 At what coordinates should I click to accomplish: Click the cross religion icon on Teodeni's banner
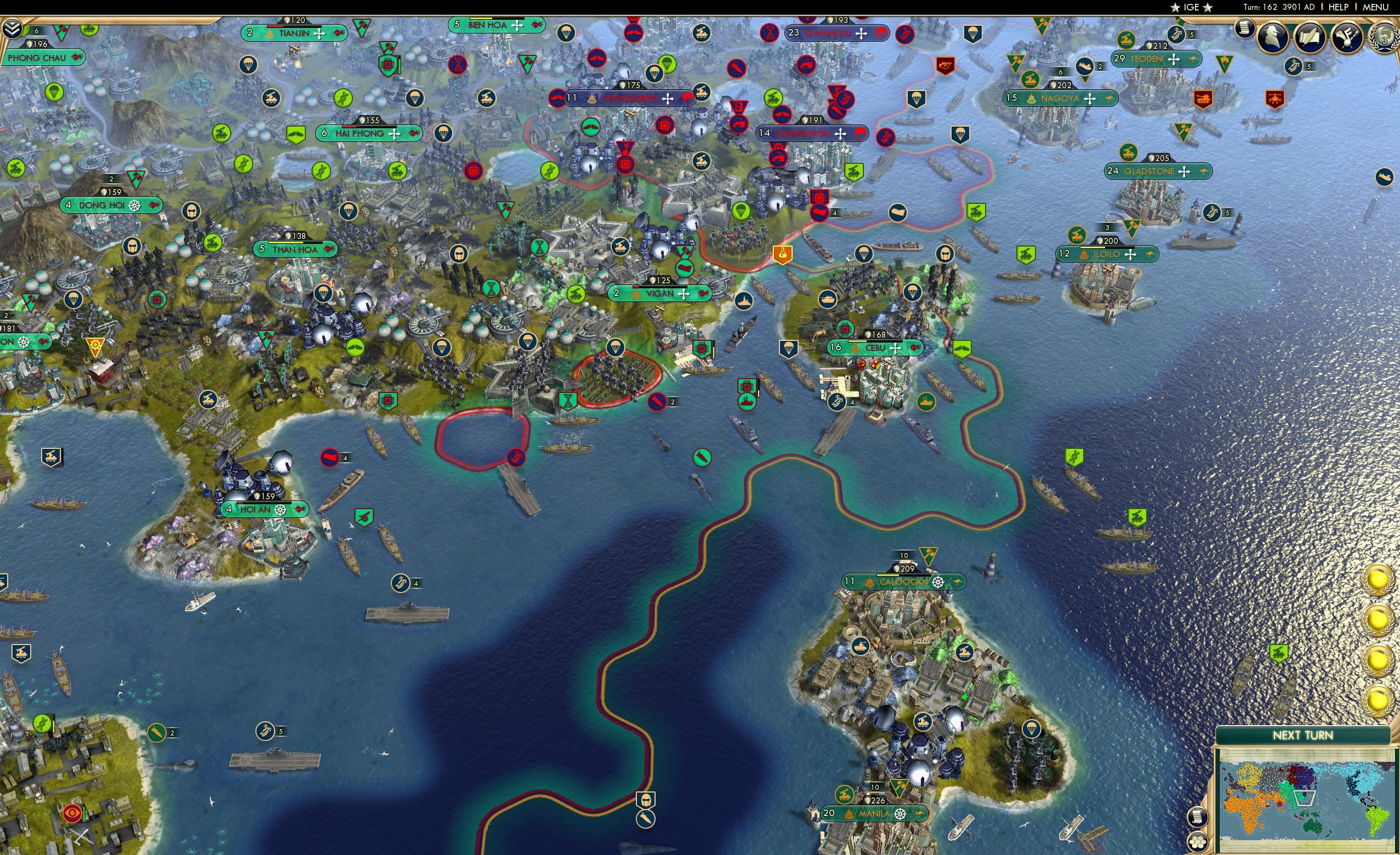tap(1174, 59)
